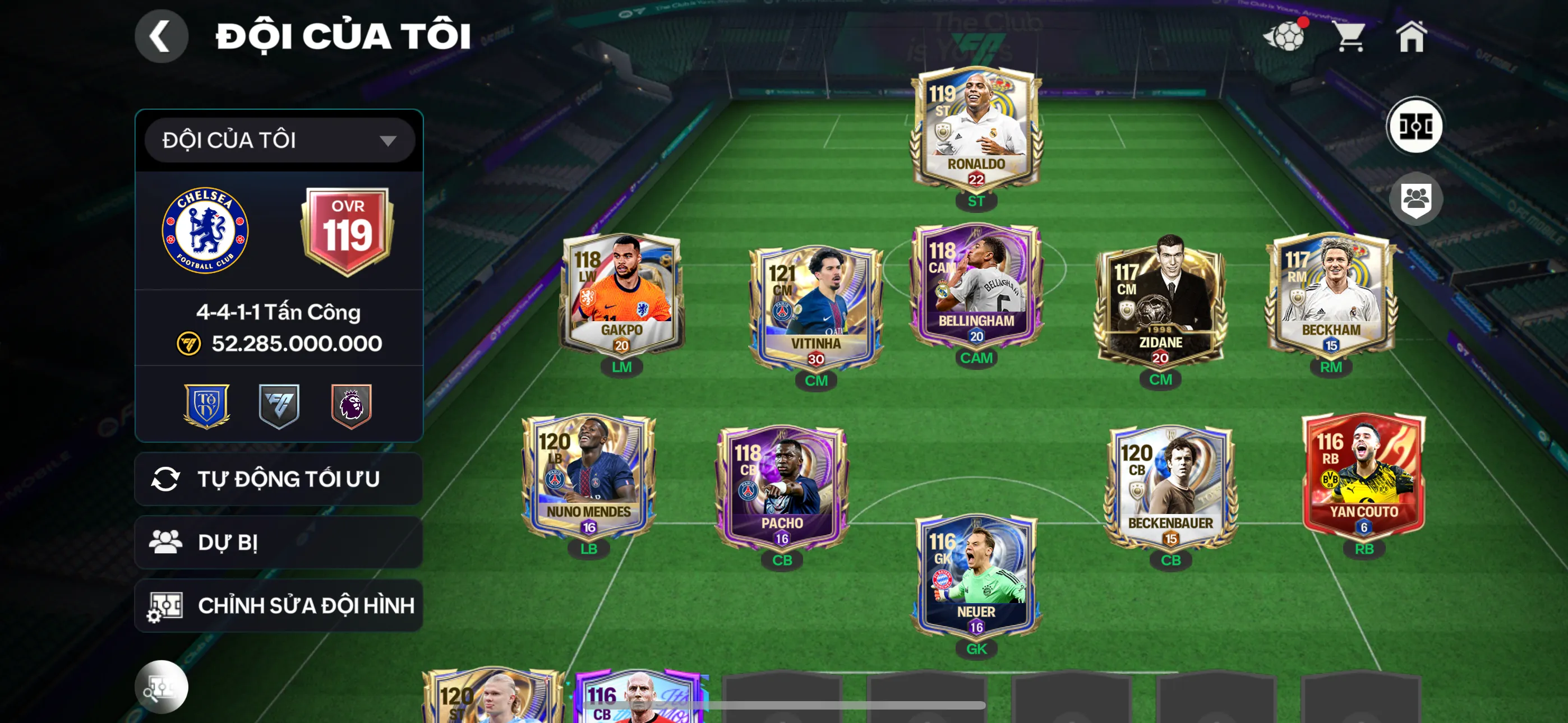This screenshot has height=723, width=1568.
Task: Open the team shield group icon
Action: pyautogui.click(x=1416, y=199)
